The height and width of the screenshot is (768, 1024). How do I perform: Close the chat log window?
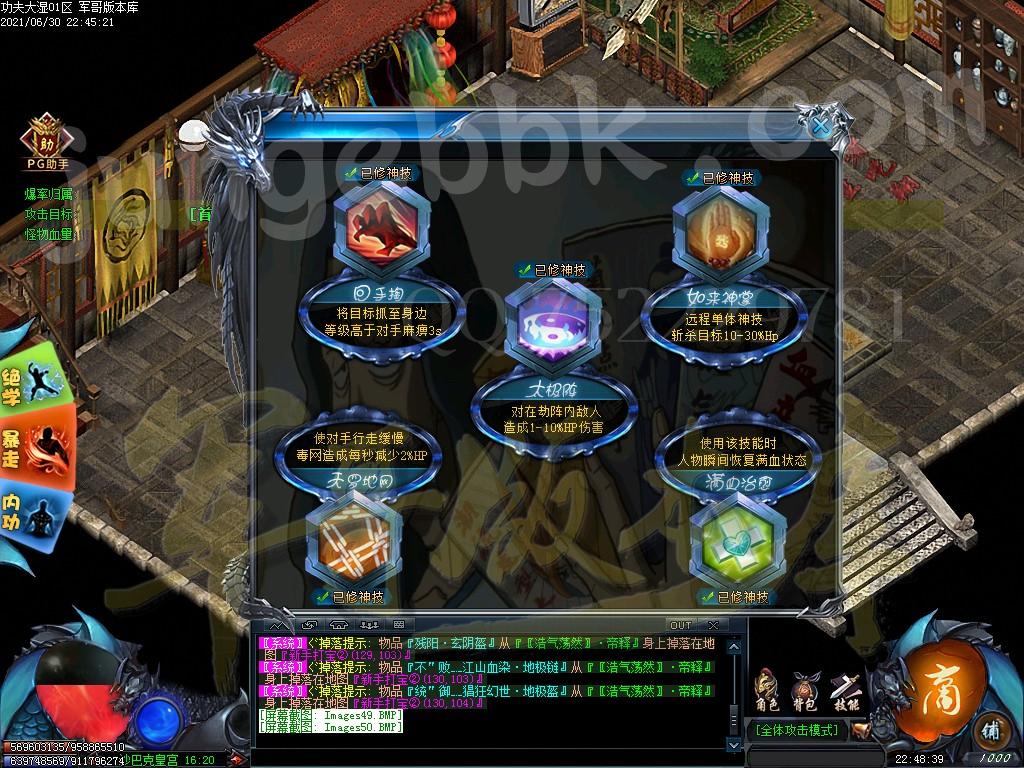(x=712, y=625)
